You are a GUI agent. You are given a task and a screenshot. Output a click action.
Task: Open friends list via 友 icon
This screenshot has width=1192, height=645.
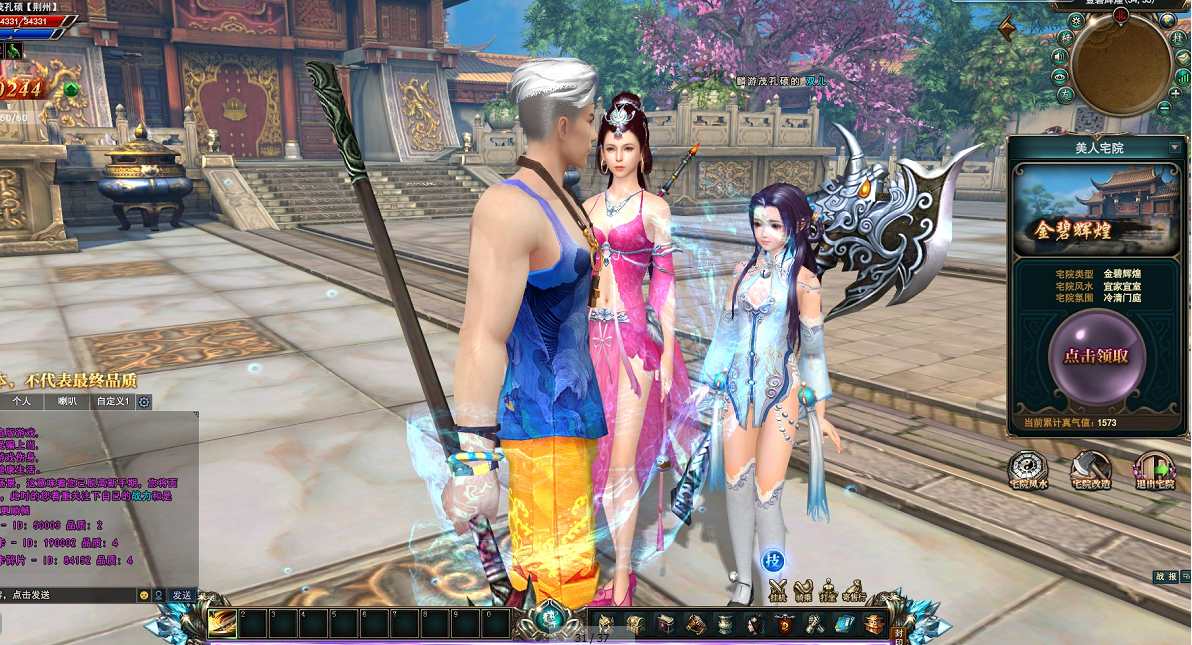coord(1067,95)
